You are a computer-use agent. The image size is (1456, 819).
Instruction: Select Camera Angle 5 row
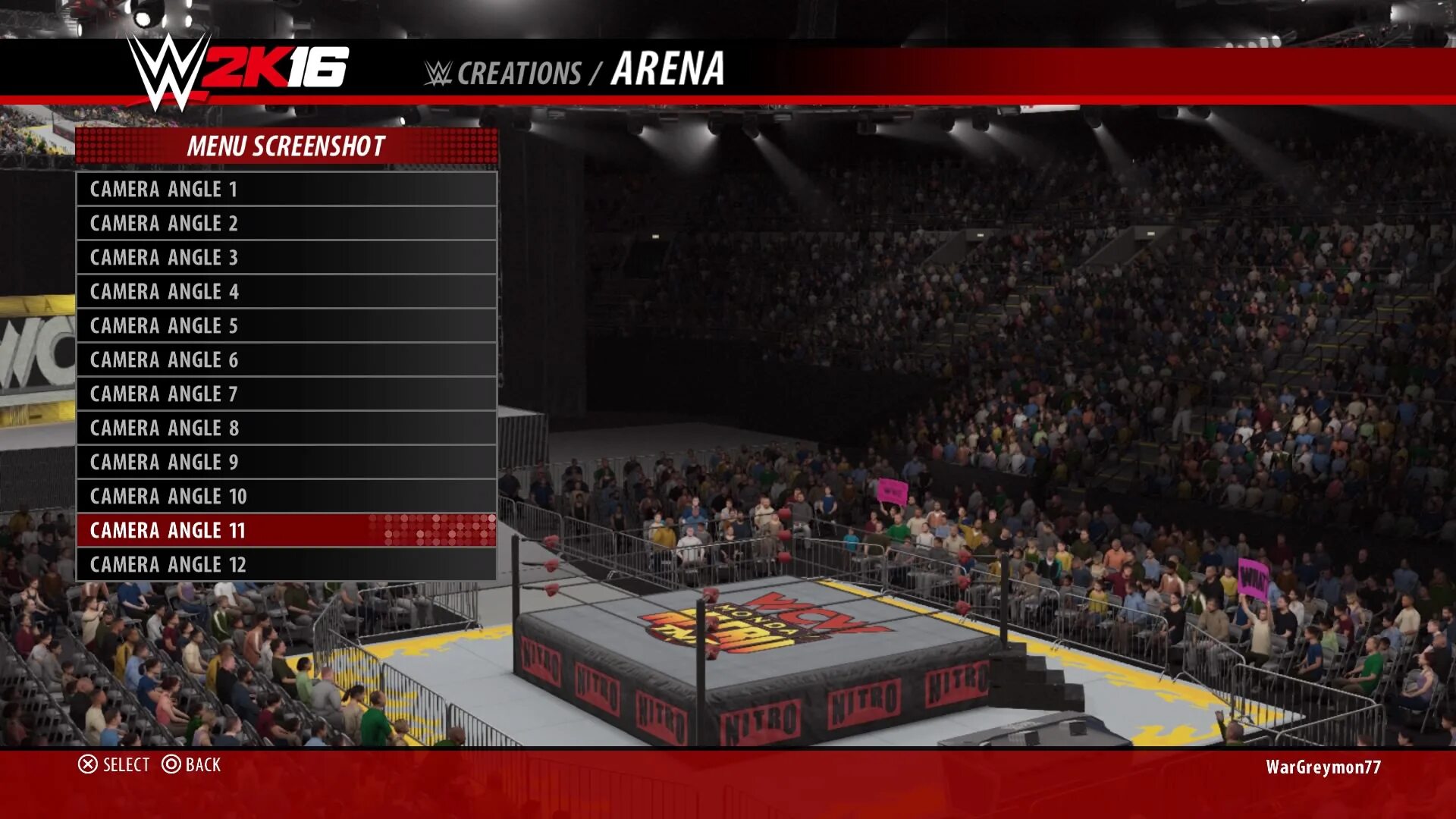pyautogui.click(x=286, y=325)
